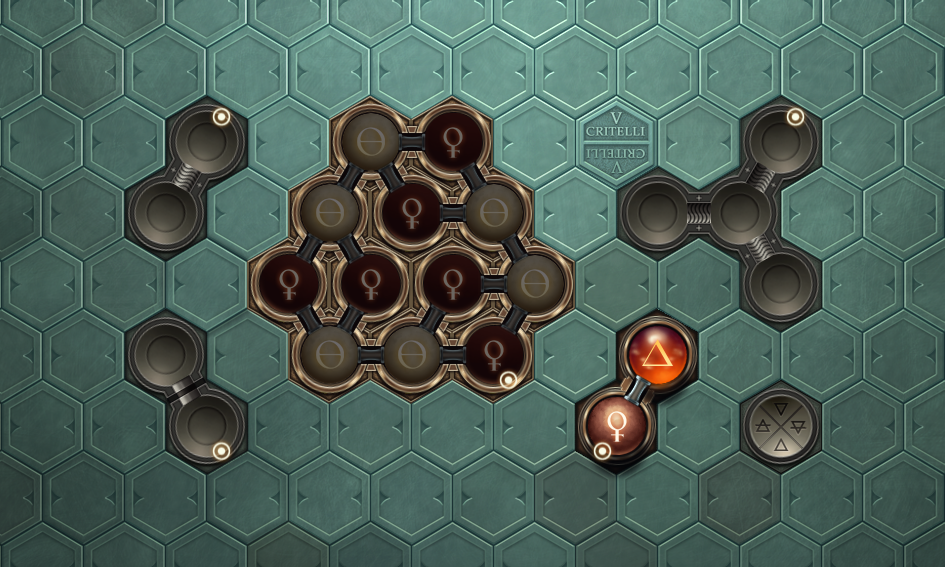Screen dimensions: 945x567
Task: Select the fire atom of the reagent
Action: (x=657, y=354)
